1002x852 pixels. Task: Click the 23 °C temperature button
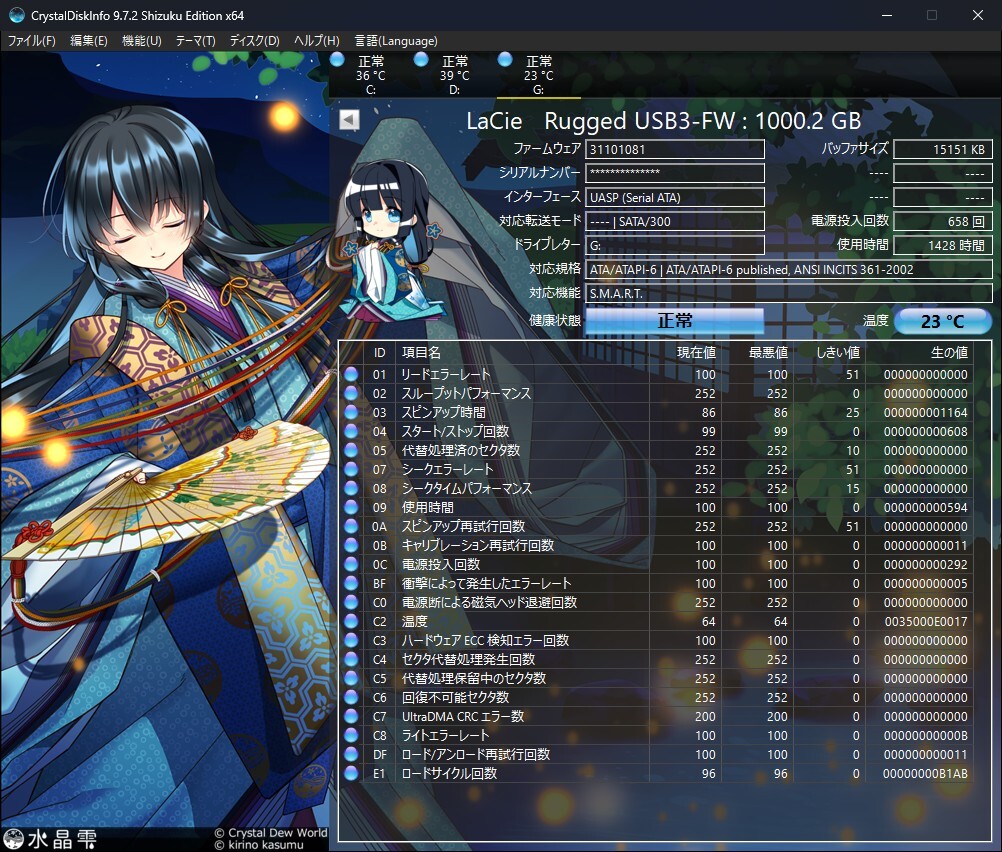tap(942, 321)
